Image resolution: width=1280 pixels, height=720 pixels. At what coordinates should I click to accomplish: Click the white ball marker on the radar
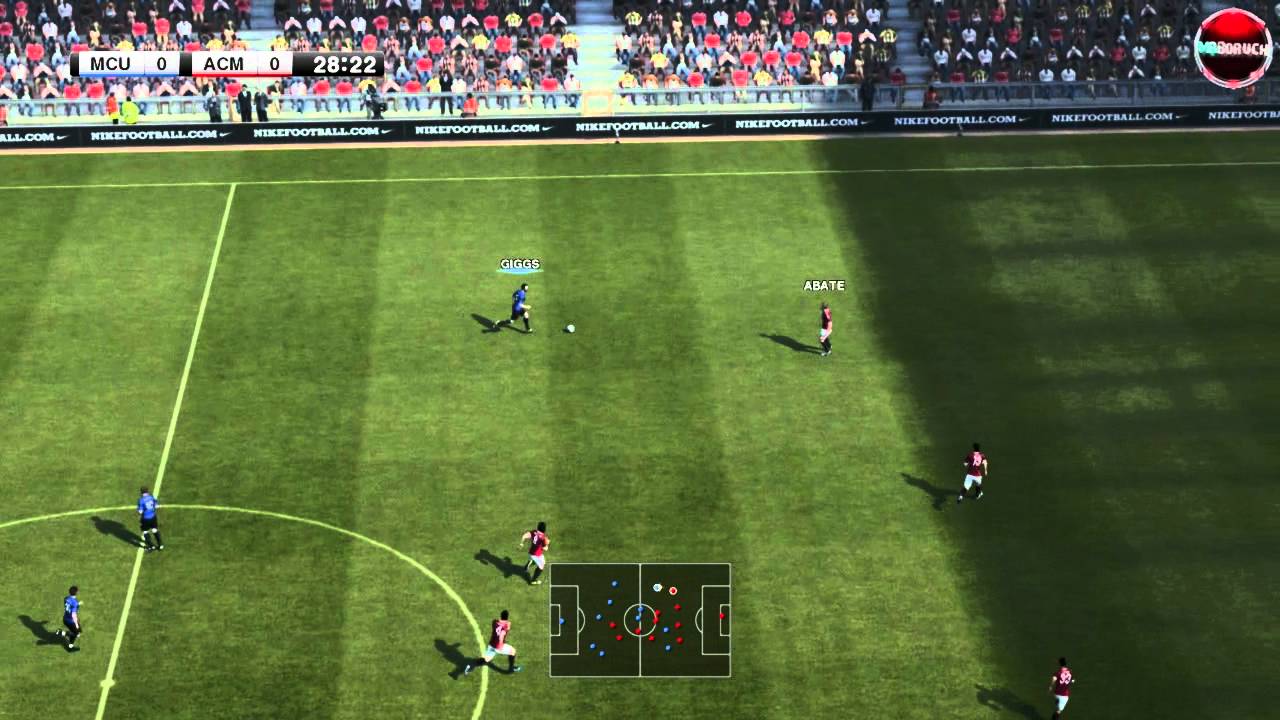tap(657, 587)
